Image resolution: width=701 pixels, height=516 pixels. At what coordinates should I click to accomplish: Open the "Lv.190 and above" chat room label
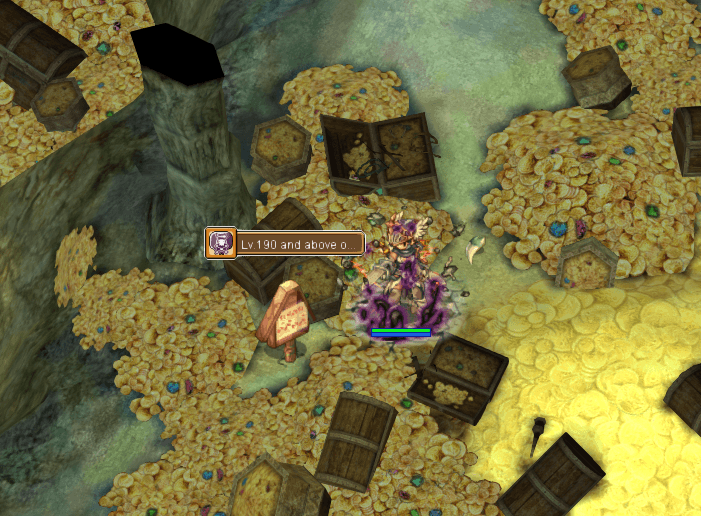click(x=296, y=244)
